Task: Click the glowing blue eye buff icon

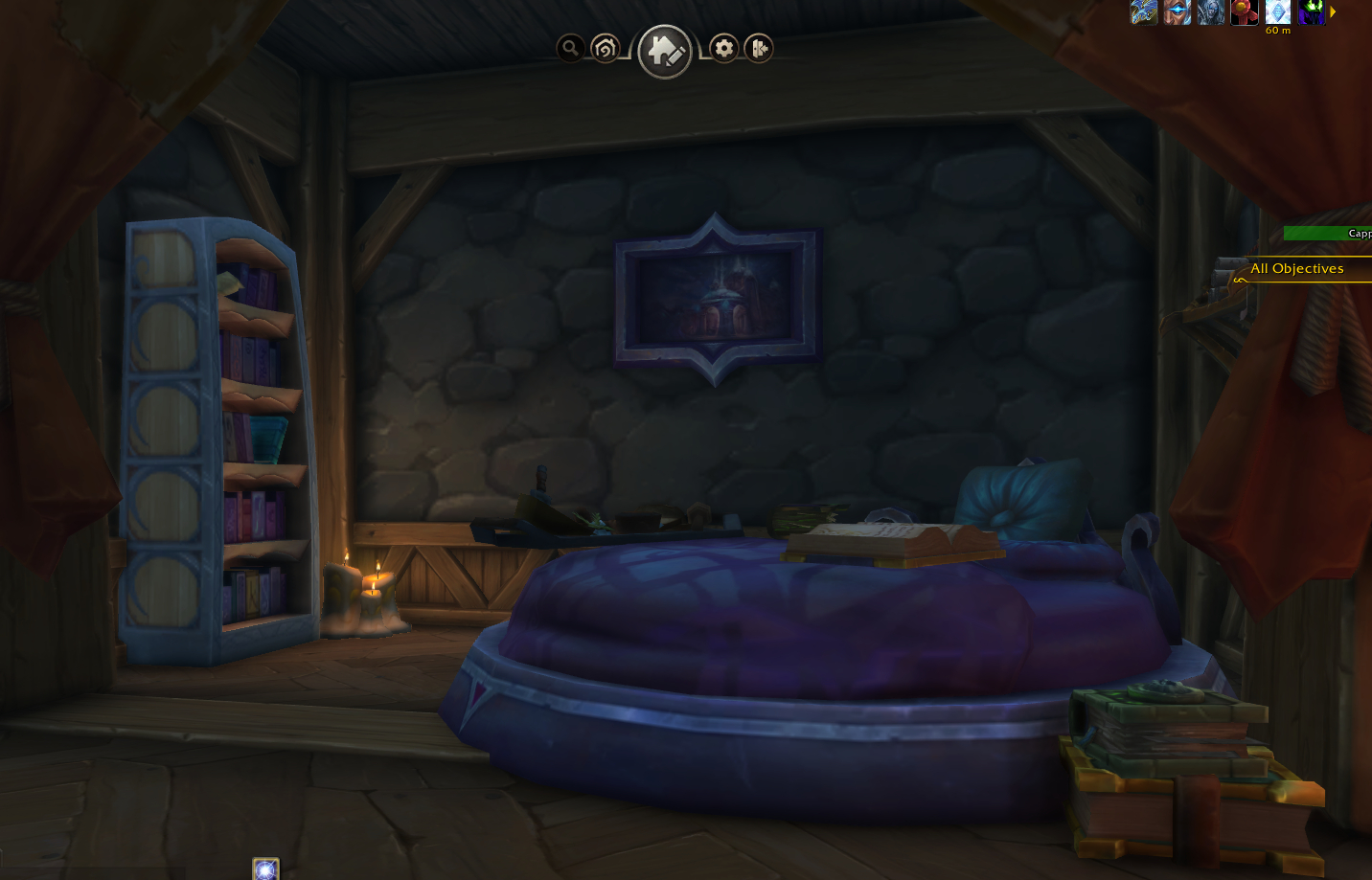Action: tap(1178, 11)
